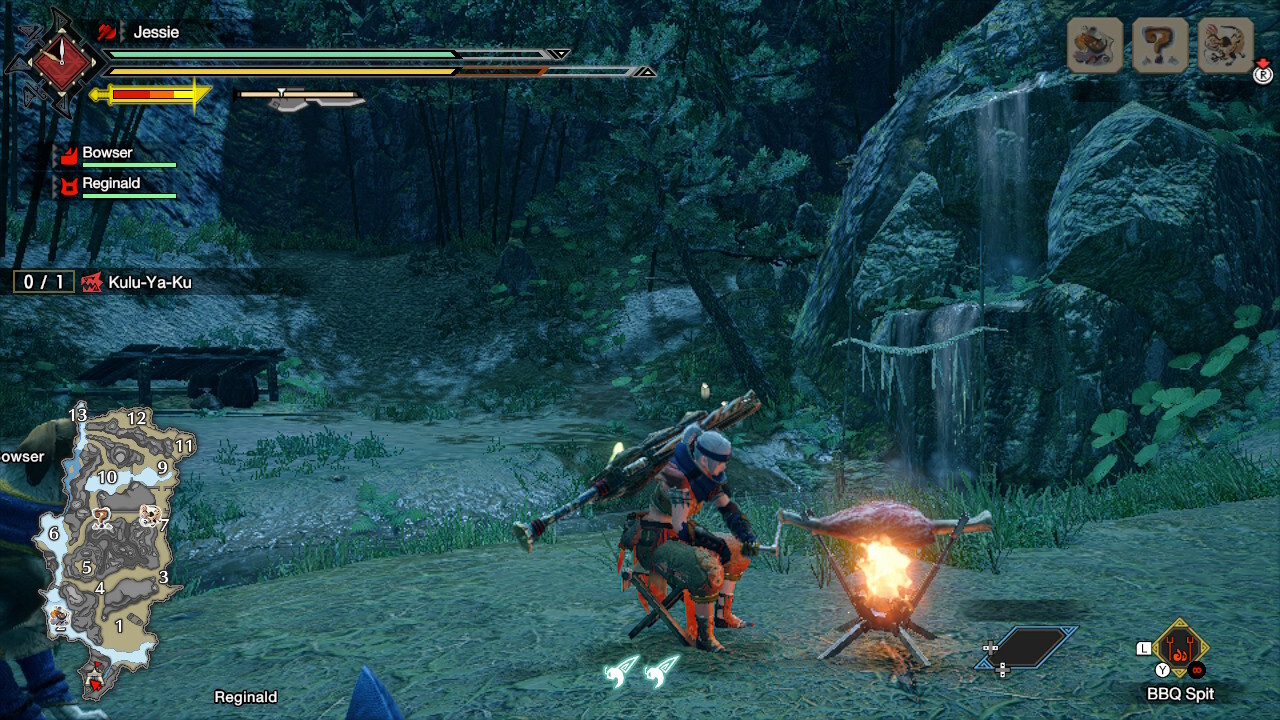Click the Kulu-Ya-Ku slot in the item bar

1225,46
